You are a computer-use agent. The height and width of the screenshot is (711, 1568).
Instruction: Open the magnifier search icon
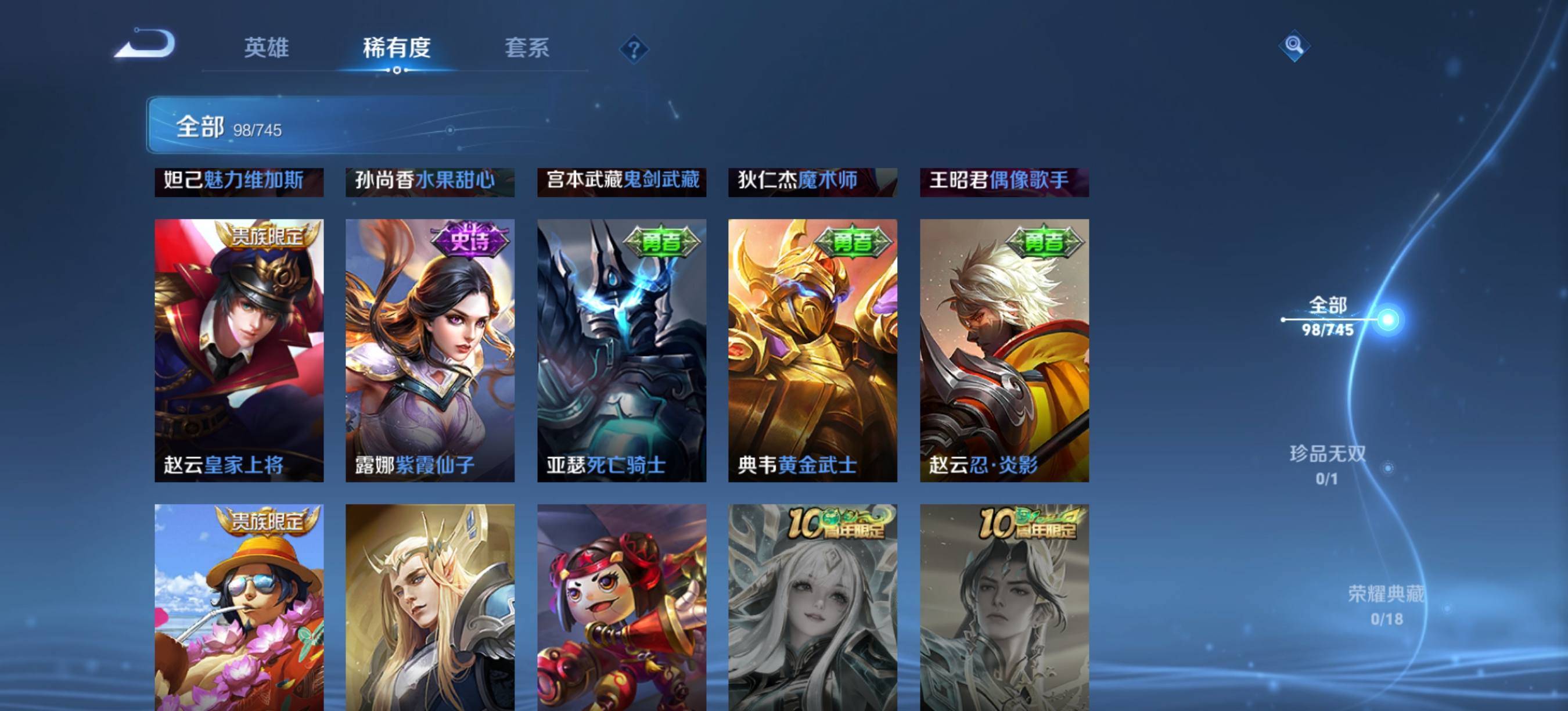(1293, 46)
